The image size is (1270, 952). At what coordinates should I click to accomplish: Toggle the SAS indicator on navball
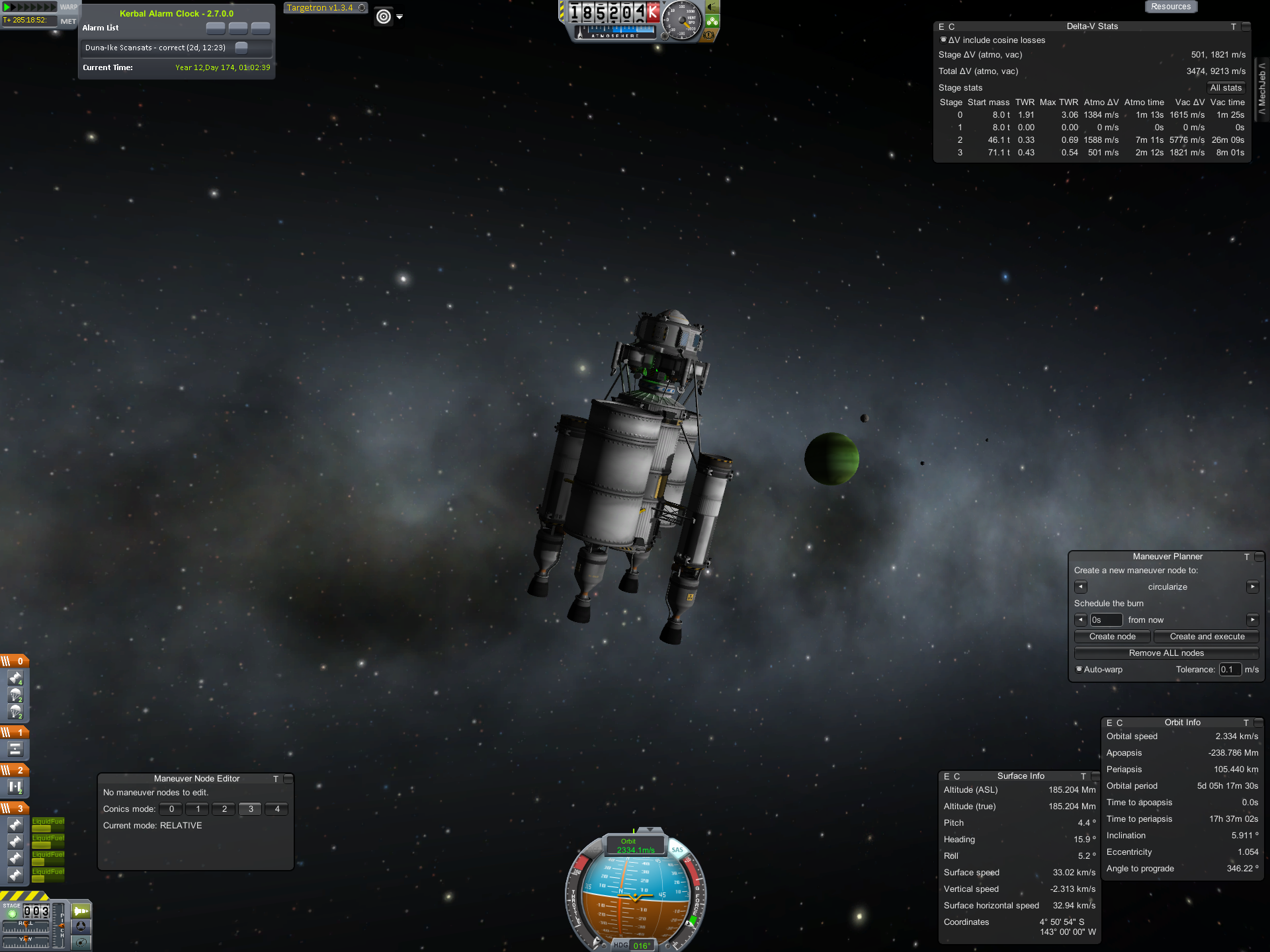(677, 850)
